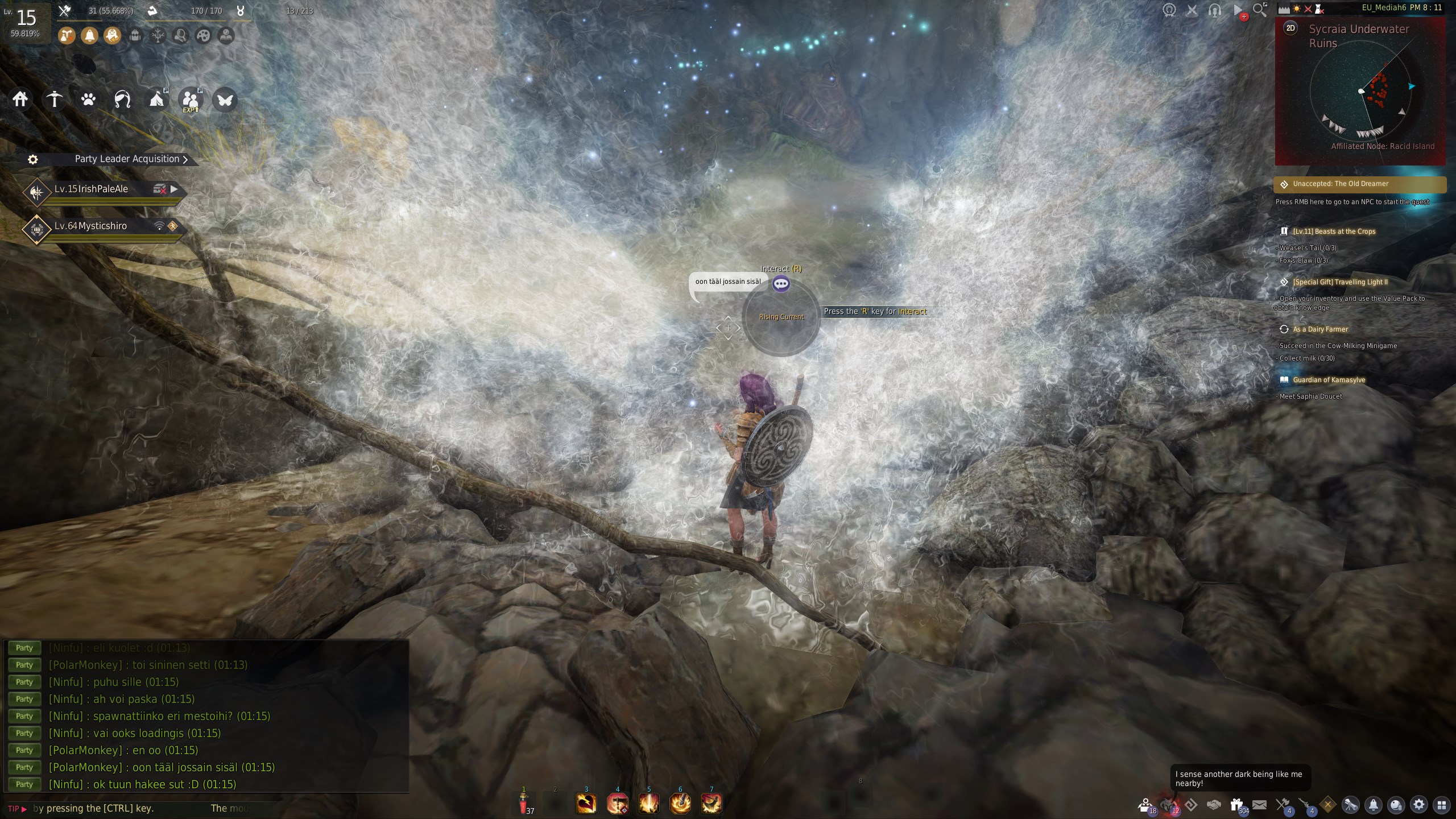Image resolution: width=1456 pixels, height=819 pixels.
Task: Activate the skill in hotbar slot 5
Action: [x=649, y=804]
